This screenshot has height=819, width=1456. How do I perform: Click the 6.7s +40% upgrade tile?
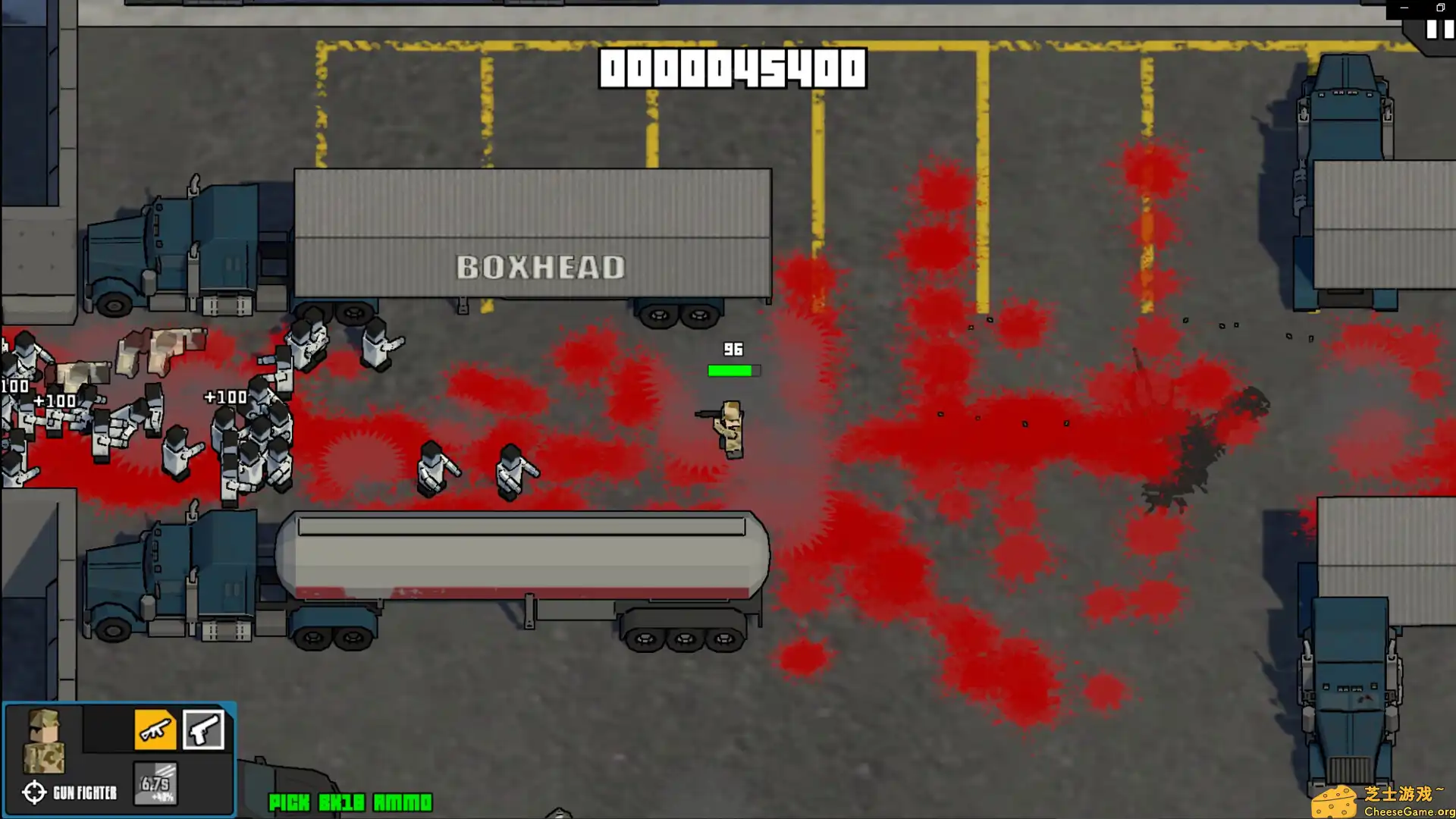coord(154,783)
